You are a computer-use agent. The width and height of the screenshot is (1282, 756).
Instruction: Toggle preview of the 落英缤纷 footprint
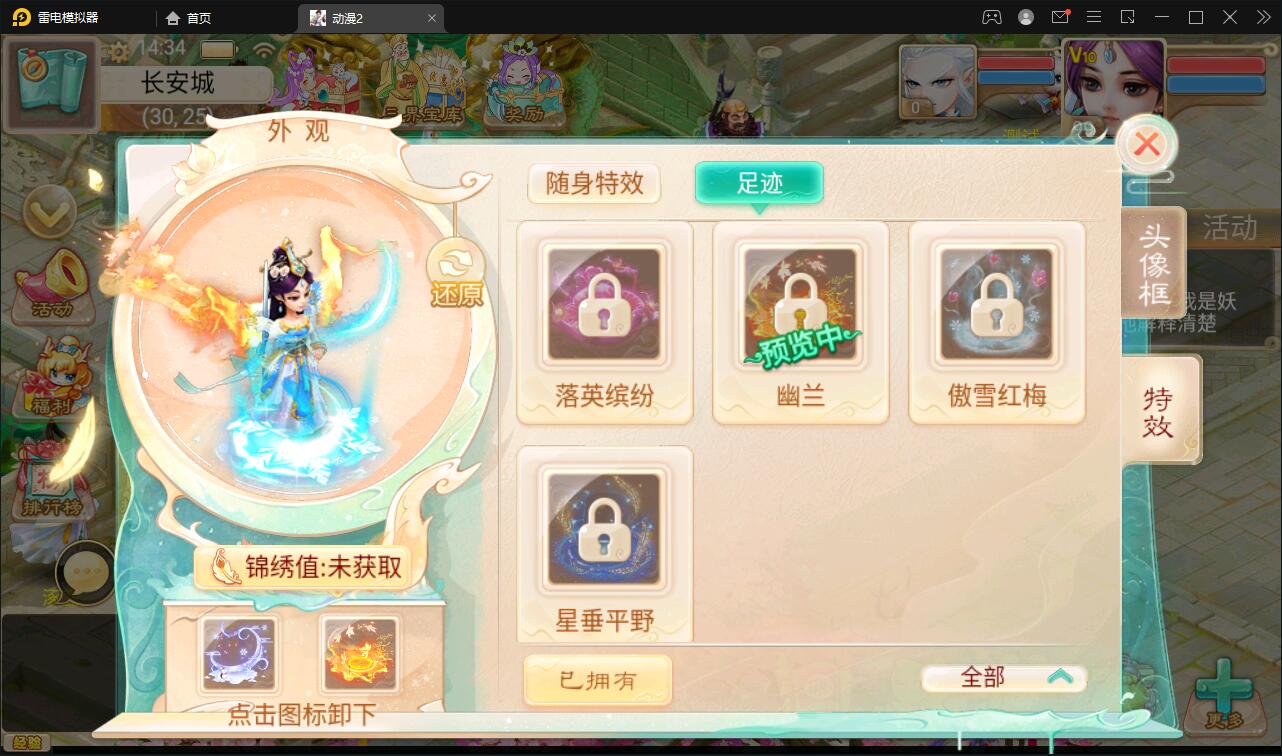click(604, 305)
